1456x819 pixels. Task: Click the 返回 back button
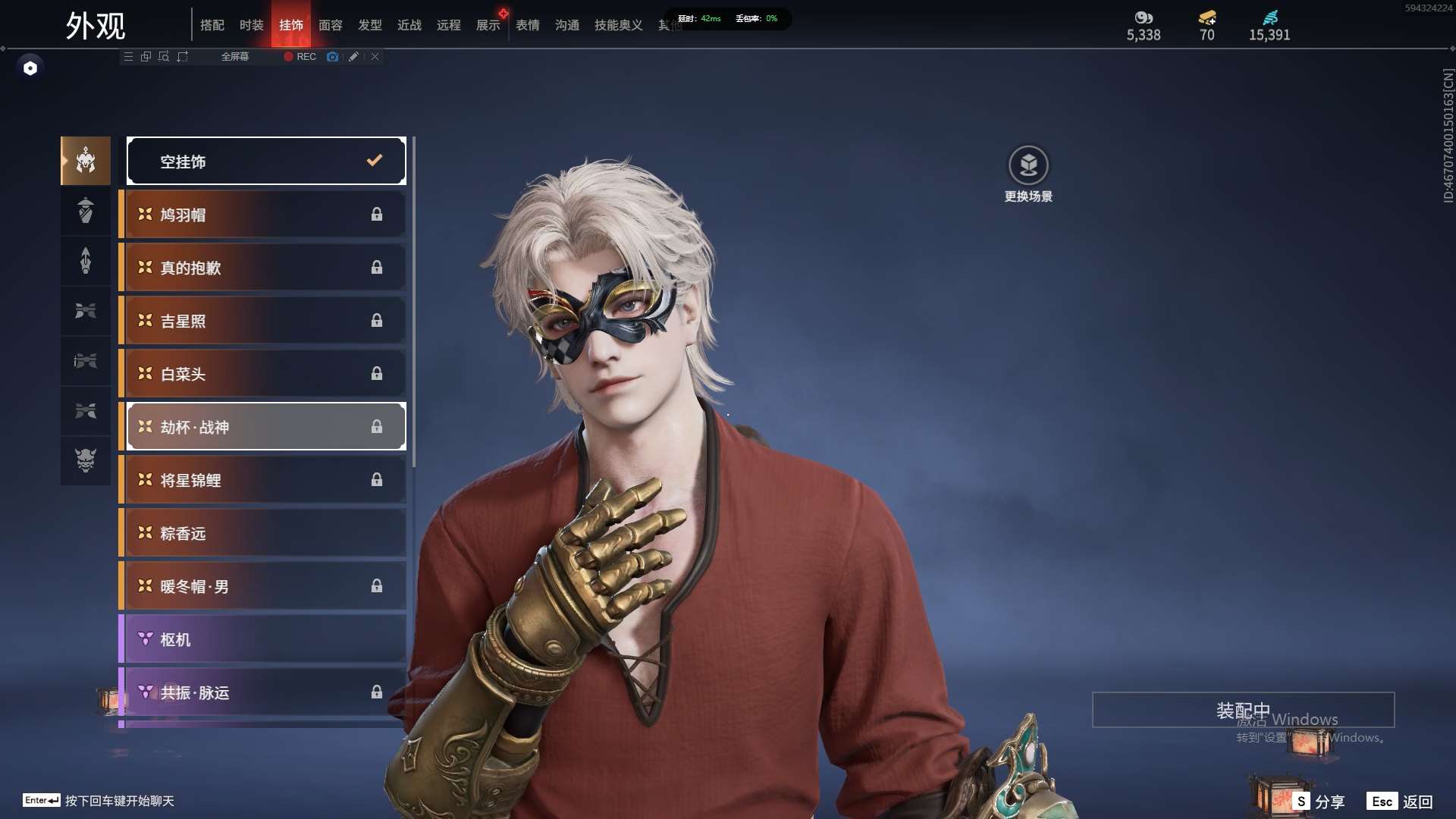click(x=1401, y=802)
